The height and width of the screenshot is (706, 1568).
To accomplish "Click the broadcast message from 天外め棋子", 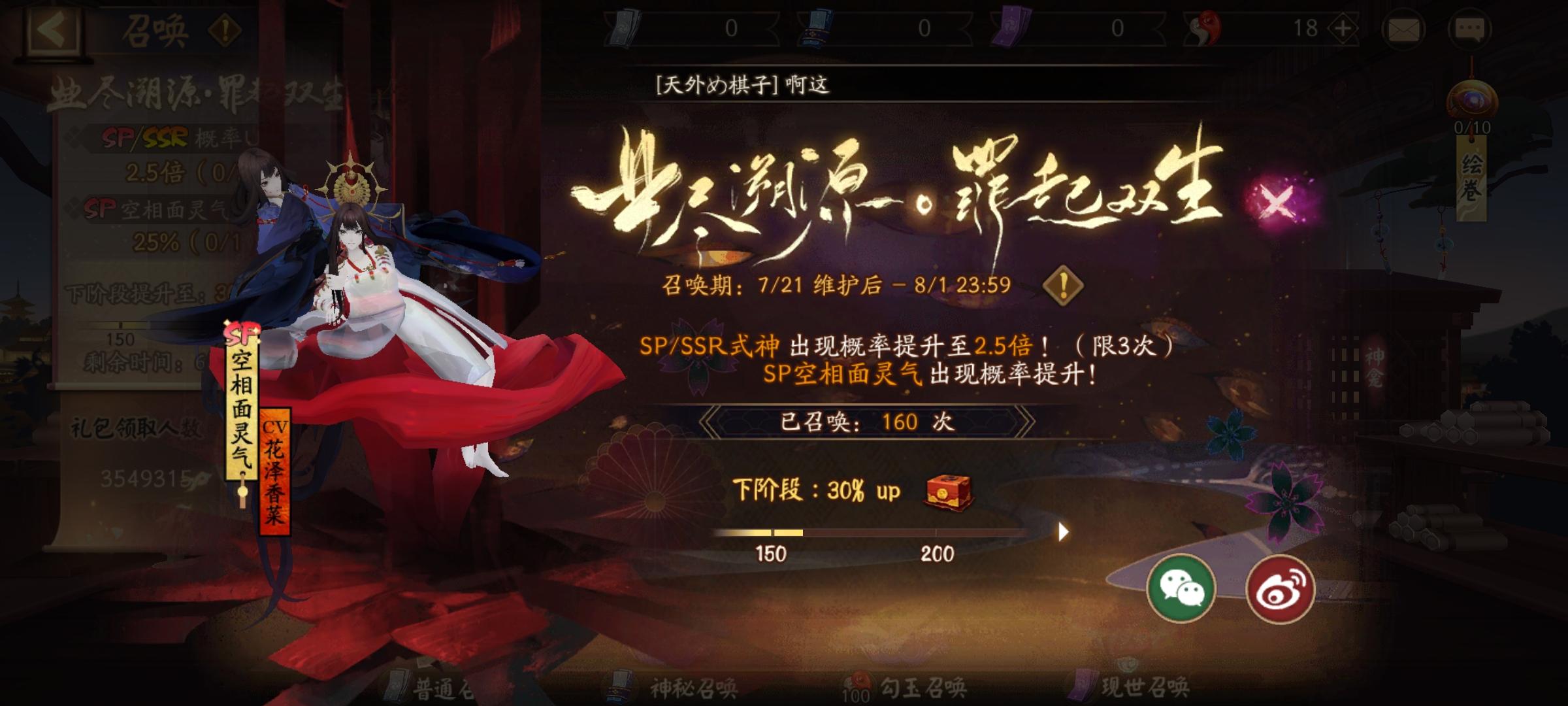I will coord(738,84).
